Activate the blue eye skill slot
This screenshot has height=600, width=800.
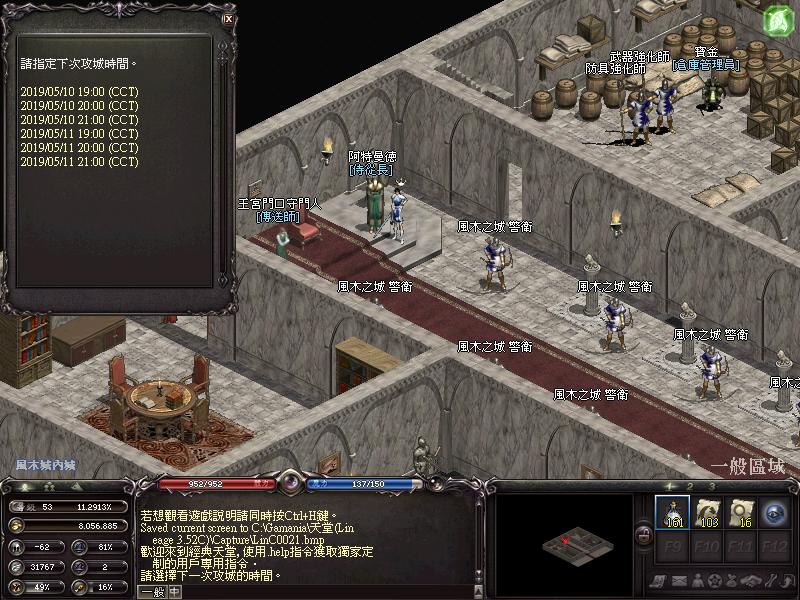[x=775, y=512]
